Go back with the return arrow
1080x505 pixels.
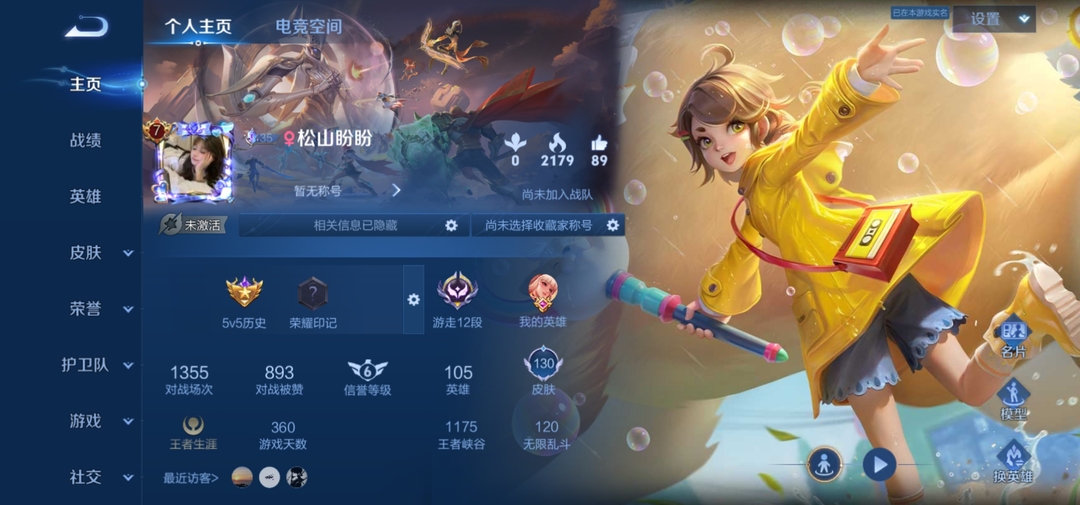point(86,27)
